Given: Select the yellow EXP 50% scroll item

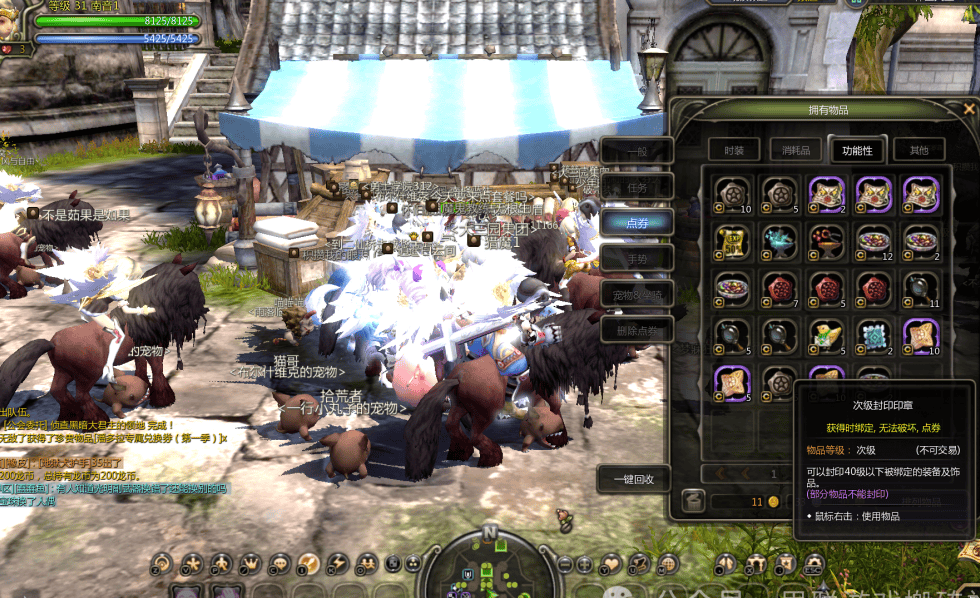Looking at the screenshot, I should 732,240.
